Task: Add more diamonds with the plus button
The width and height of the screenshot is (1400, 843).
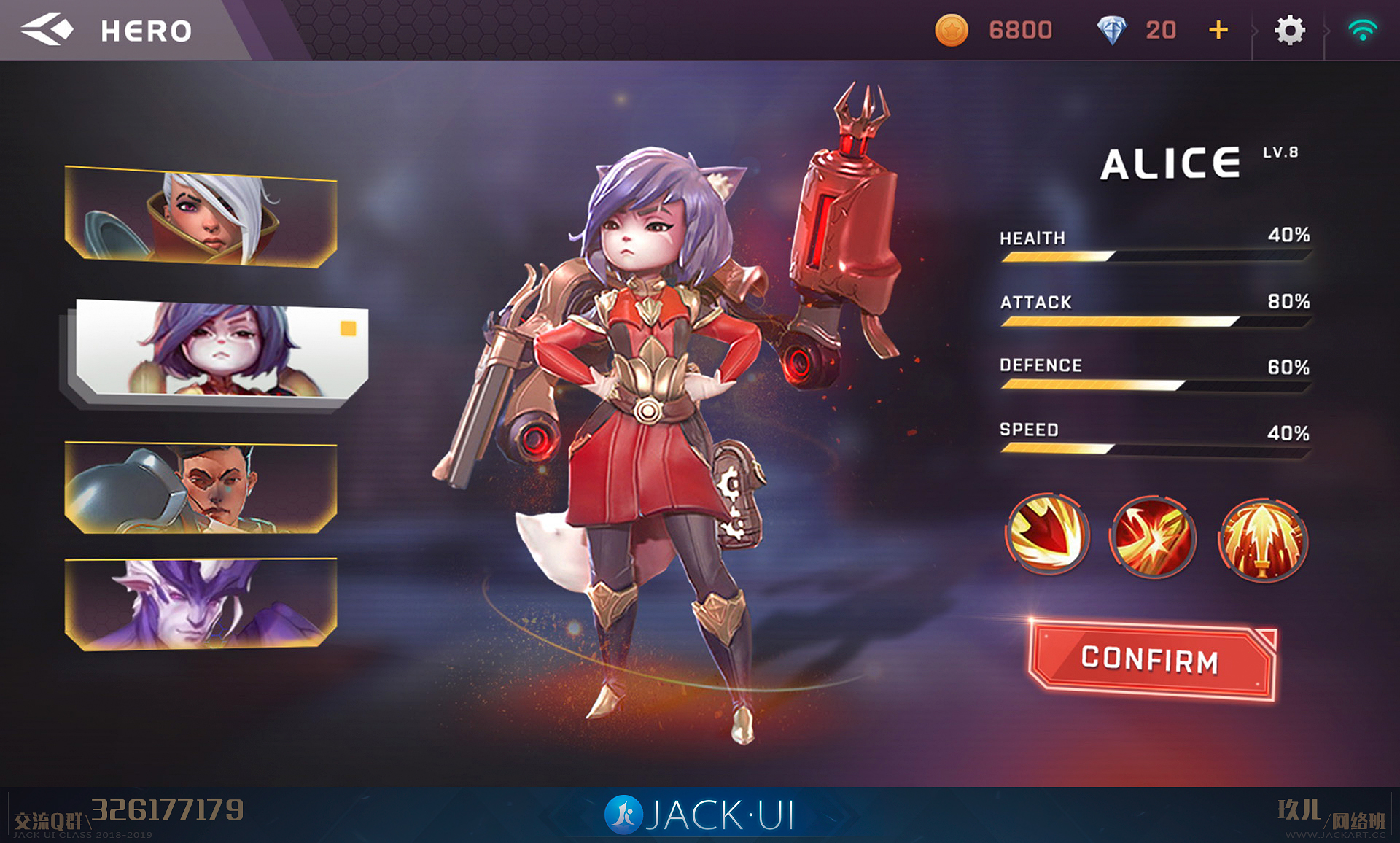Action: point(1218,30)
